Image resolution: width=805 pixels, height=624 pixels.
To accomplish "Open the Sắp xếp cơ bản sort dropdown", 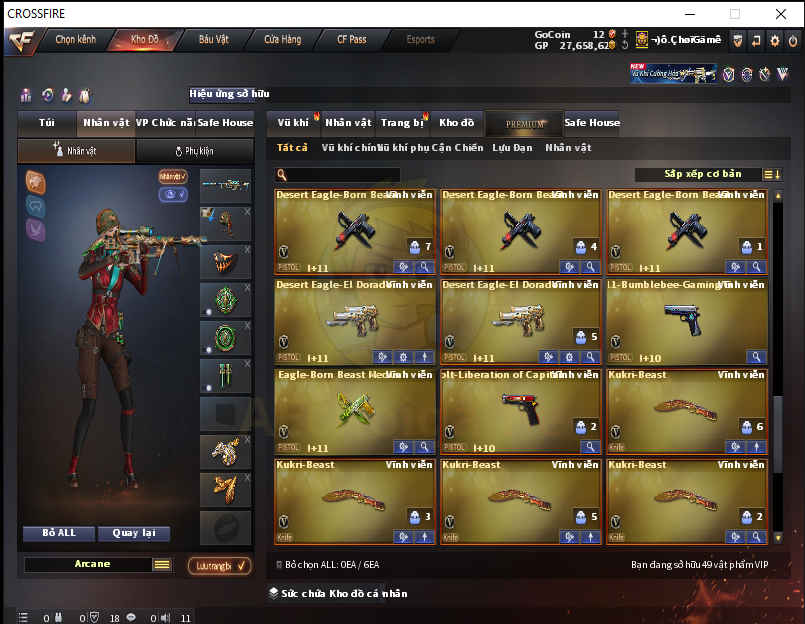I will pyautogui.click(x=703, y=174).
